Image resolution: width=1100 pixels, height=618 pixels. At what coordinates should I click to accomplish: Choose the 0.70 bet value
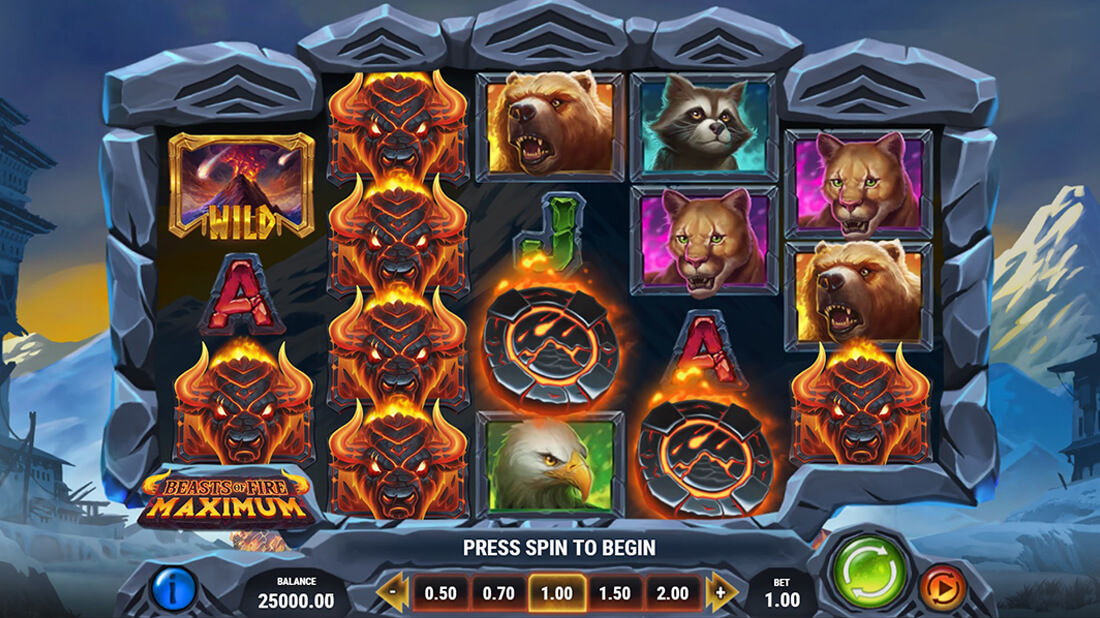(499, 593)
